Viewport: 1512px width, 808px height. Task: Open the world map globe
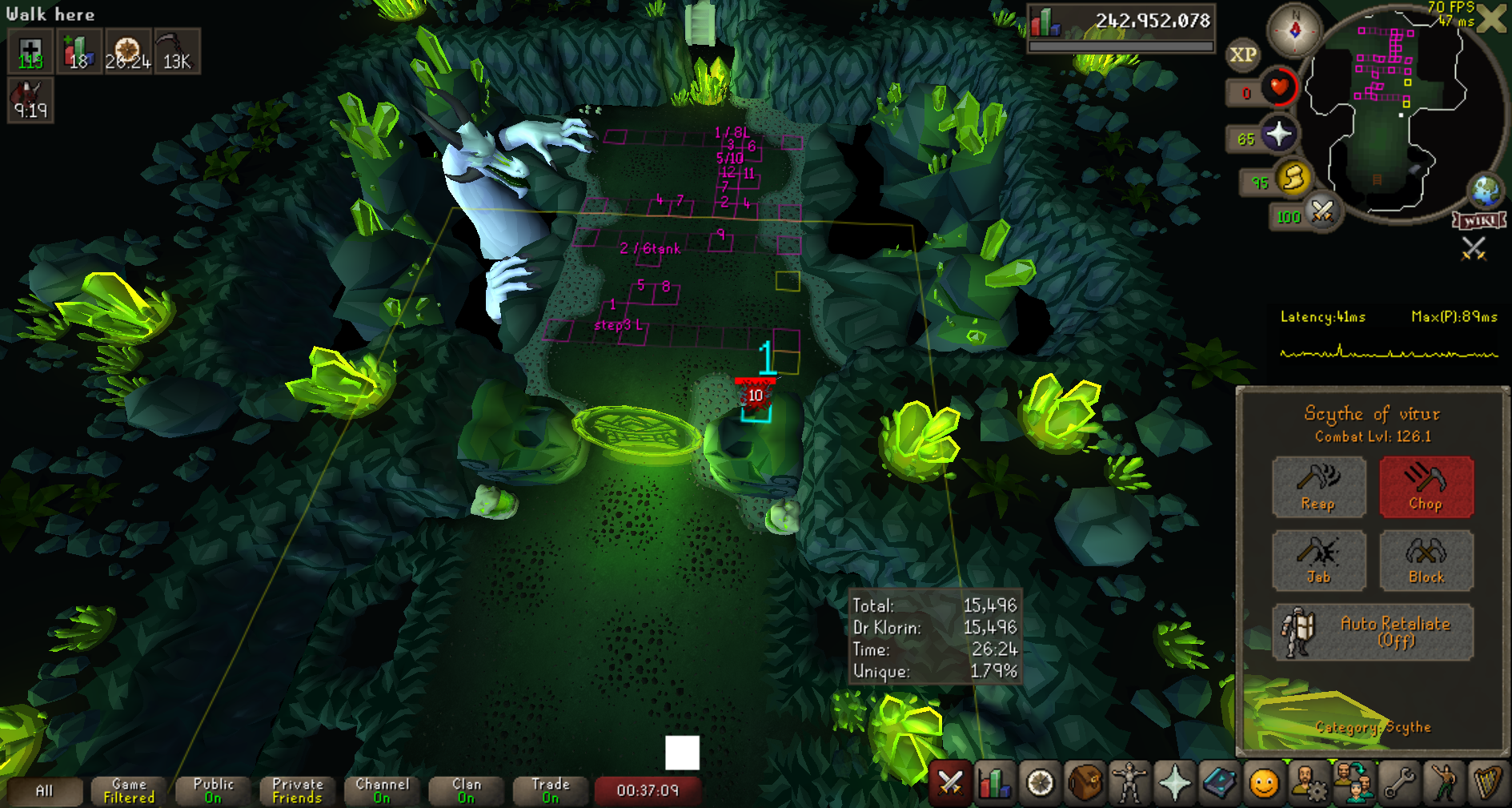click(x=1486, y=191)
